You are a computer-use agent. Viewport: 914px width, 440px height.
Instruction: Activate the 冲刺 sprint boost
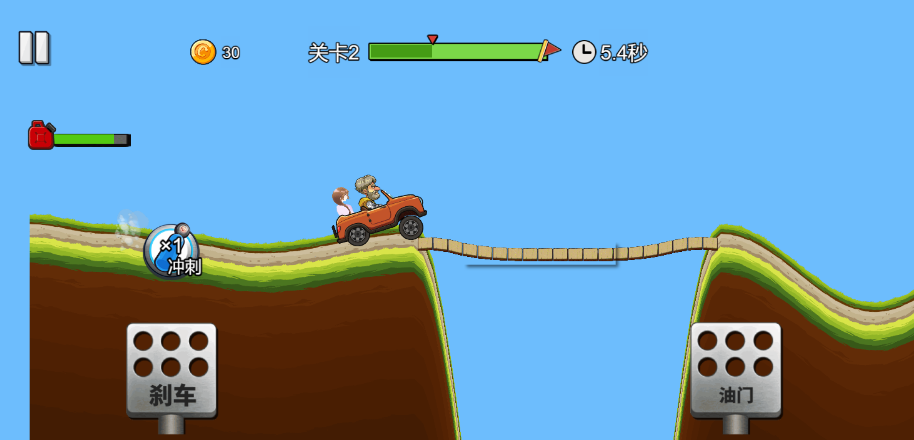(x=172, y=251)
